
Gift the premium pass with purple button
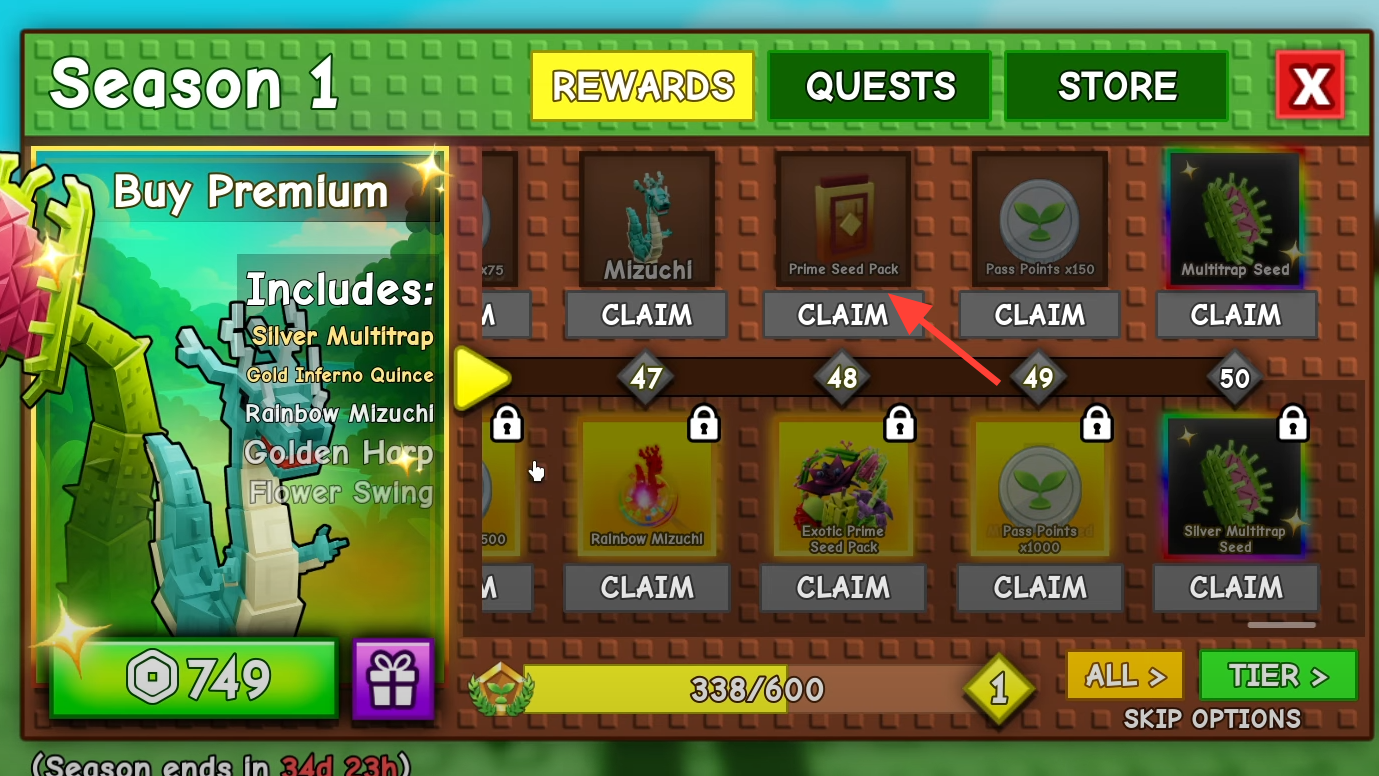coord(393,679)
